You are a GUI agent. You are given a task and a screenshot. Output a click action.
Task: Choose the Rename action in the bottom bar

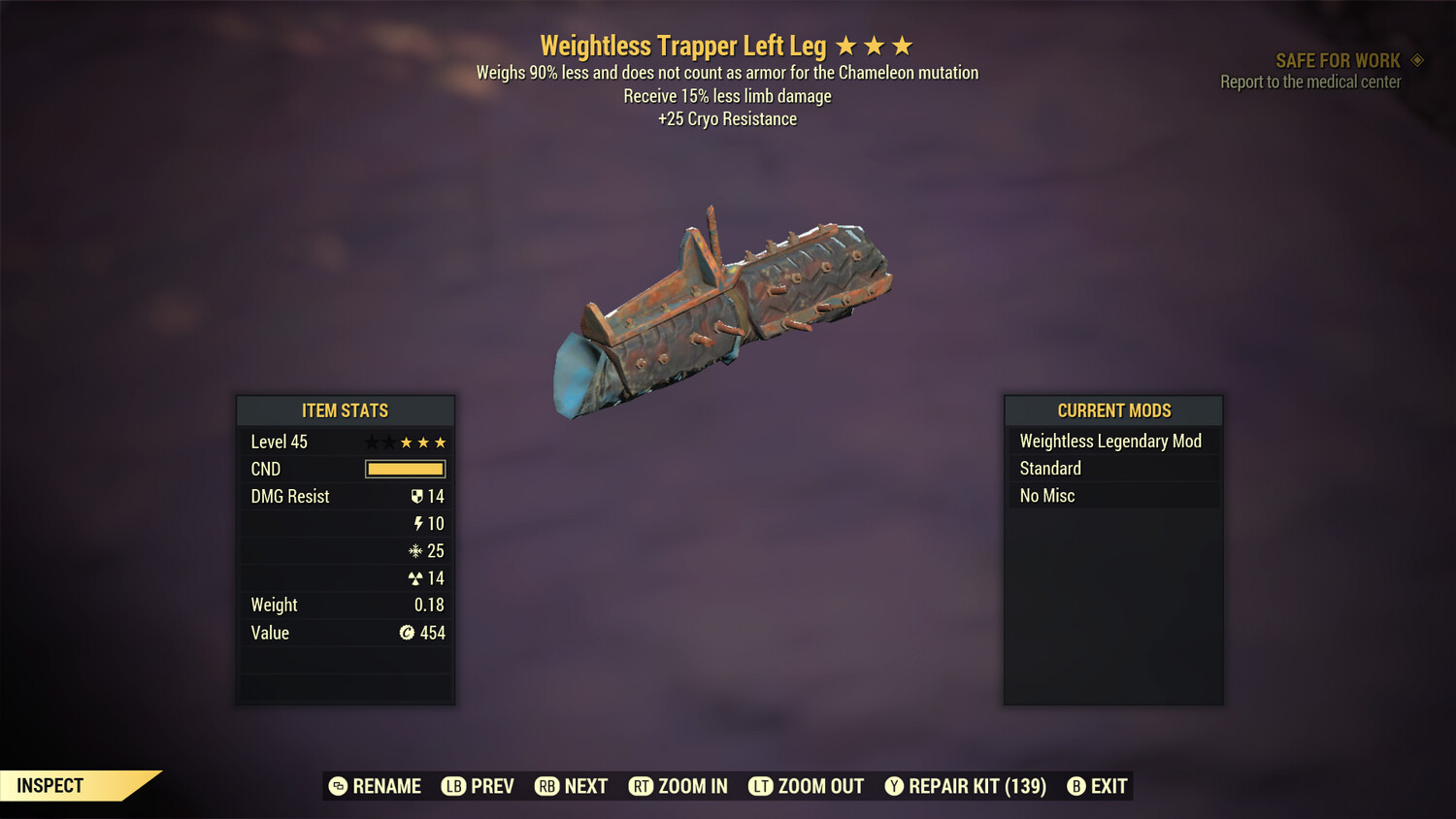376,786
